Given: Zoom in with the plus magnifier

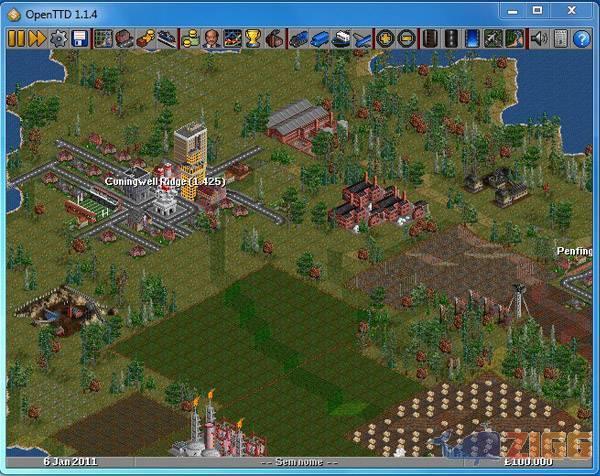Looking at the screenshot, I should [385, 39].
